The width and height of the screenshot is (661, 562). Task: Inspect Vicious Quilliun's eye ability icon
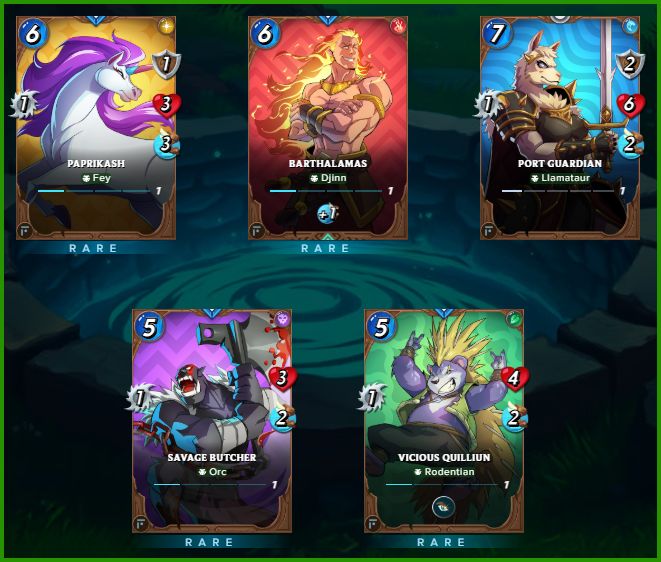click(x=443, y=507)
